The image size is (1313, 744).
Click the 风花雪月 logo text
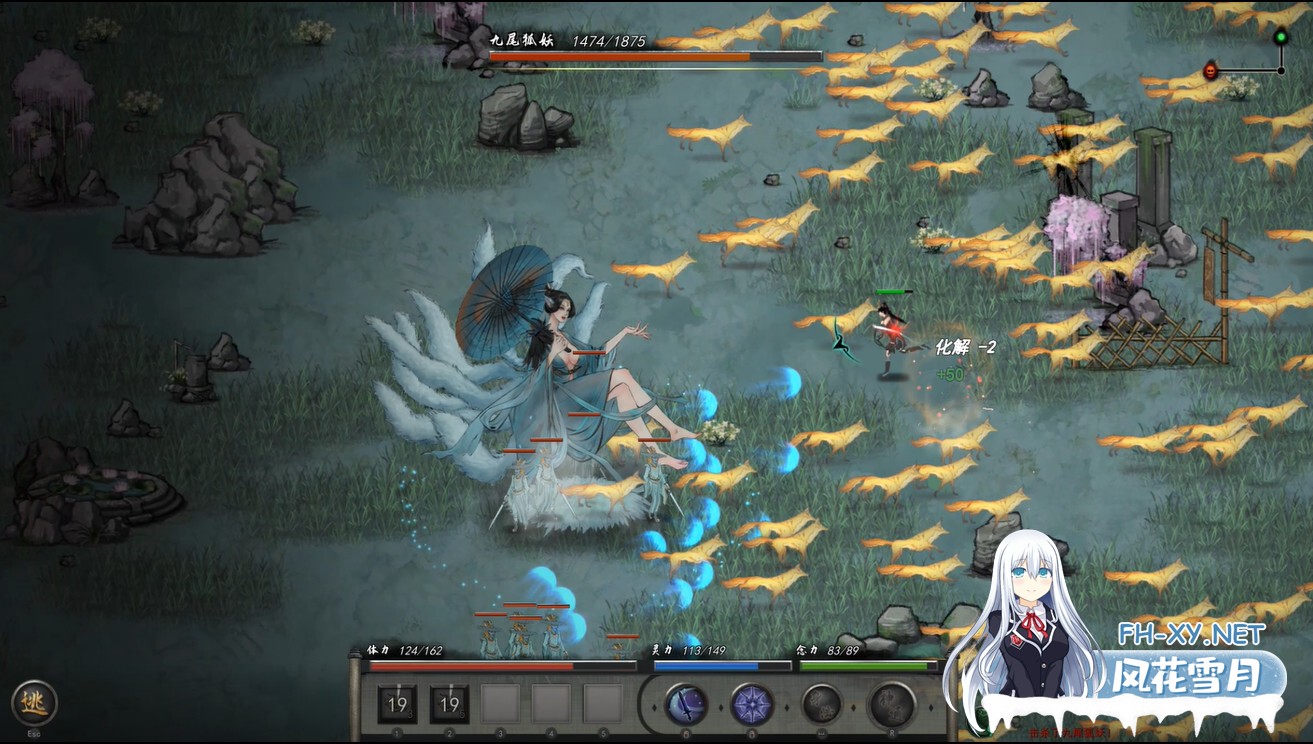pyautogui.click(x=1186, y=671)
